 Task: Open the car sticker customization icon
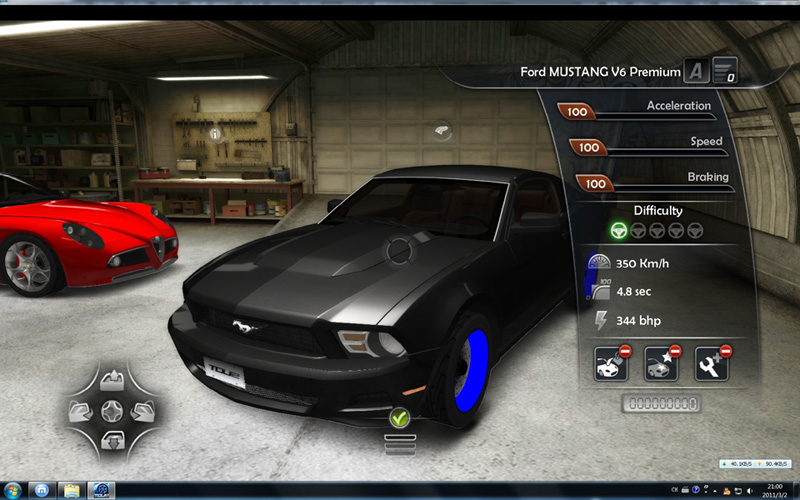pyautogui.click(x=662, y=362)
